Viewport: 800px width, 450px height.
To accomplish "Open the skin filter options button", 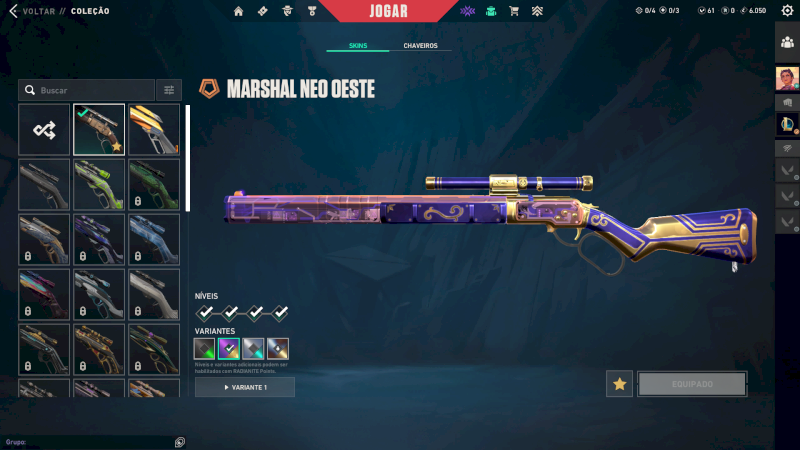I will tap(169, 90).
